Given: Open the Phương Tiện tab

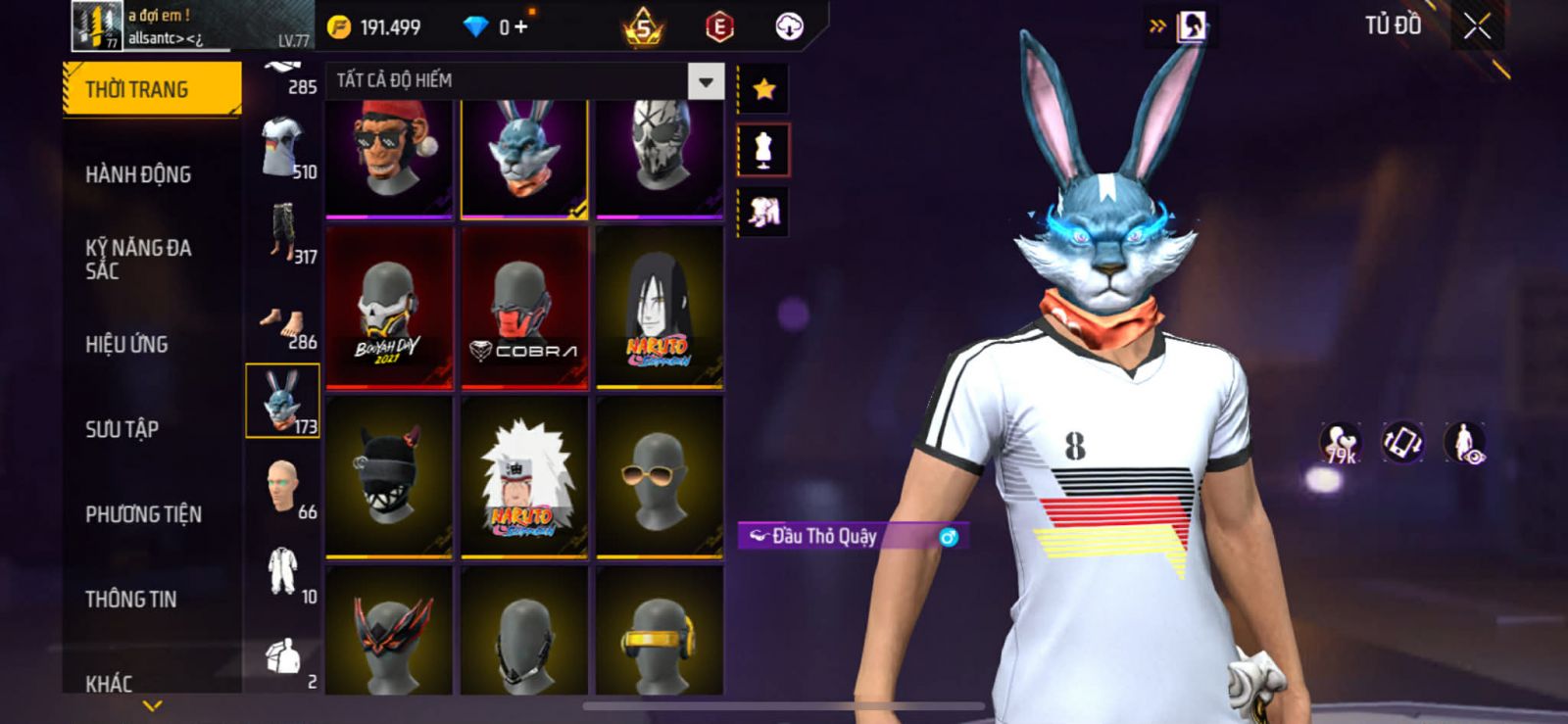Looking at the screenshot, I should click(x=143, y=514).
